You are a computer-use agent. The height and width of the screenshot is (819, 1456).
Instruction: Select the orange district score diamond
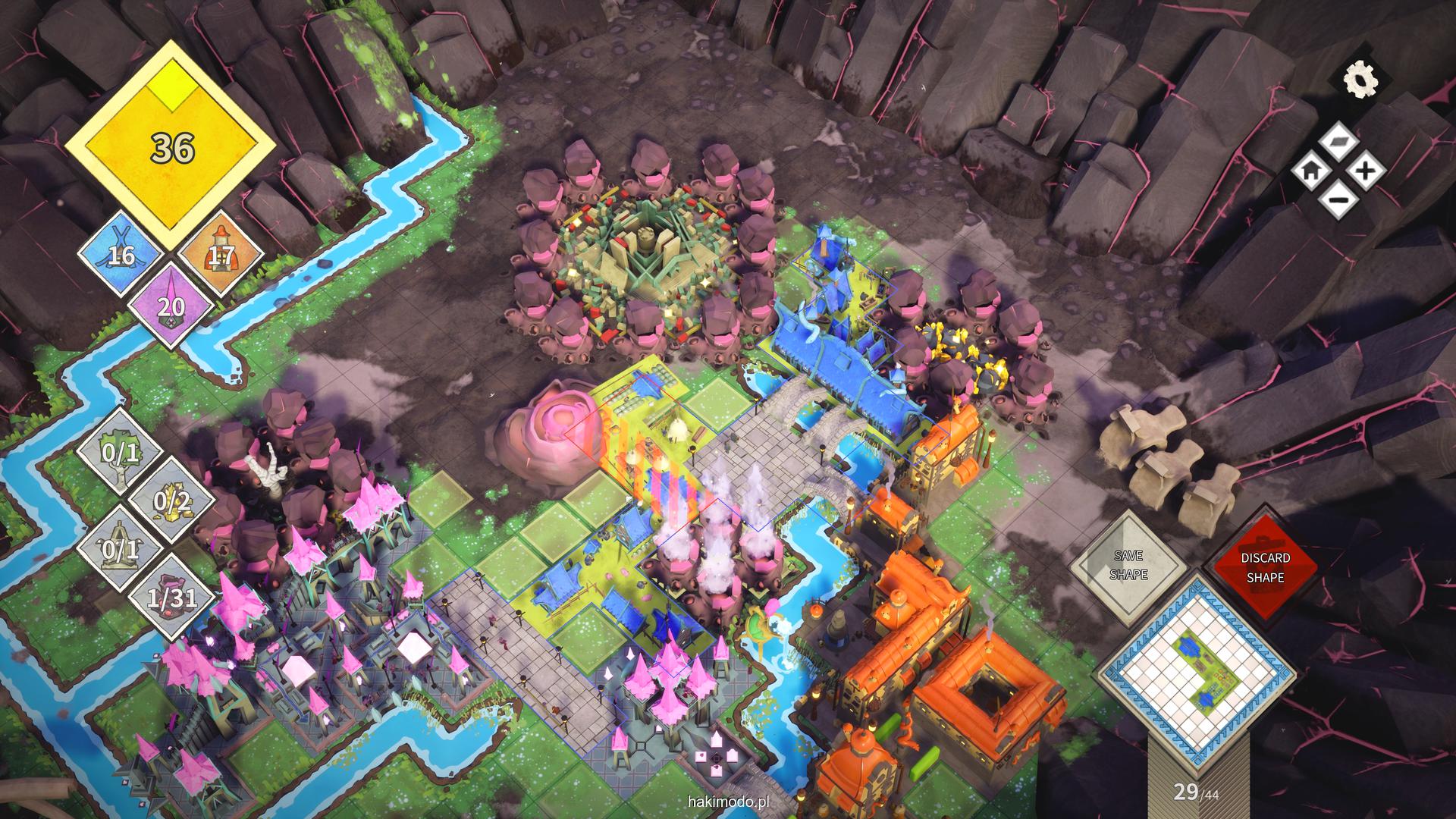click(221, 256)
